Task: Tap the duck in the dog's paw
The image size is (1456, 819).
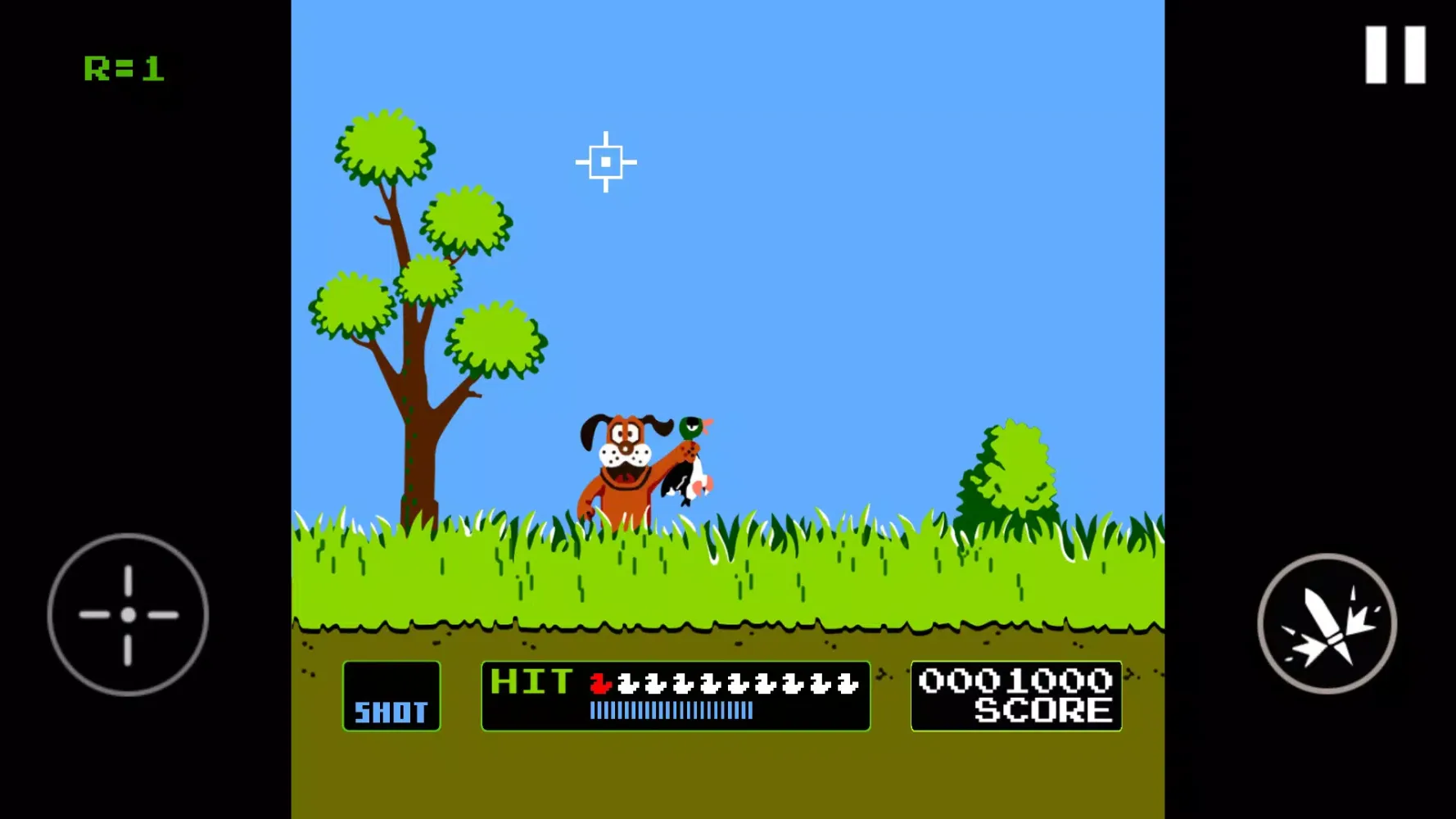Action: [x=690, y=459]
